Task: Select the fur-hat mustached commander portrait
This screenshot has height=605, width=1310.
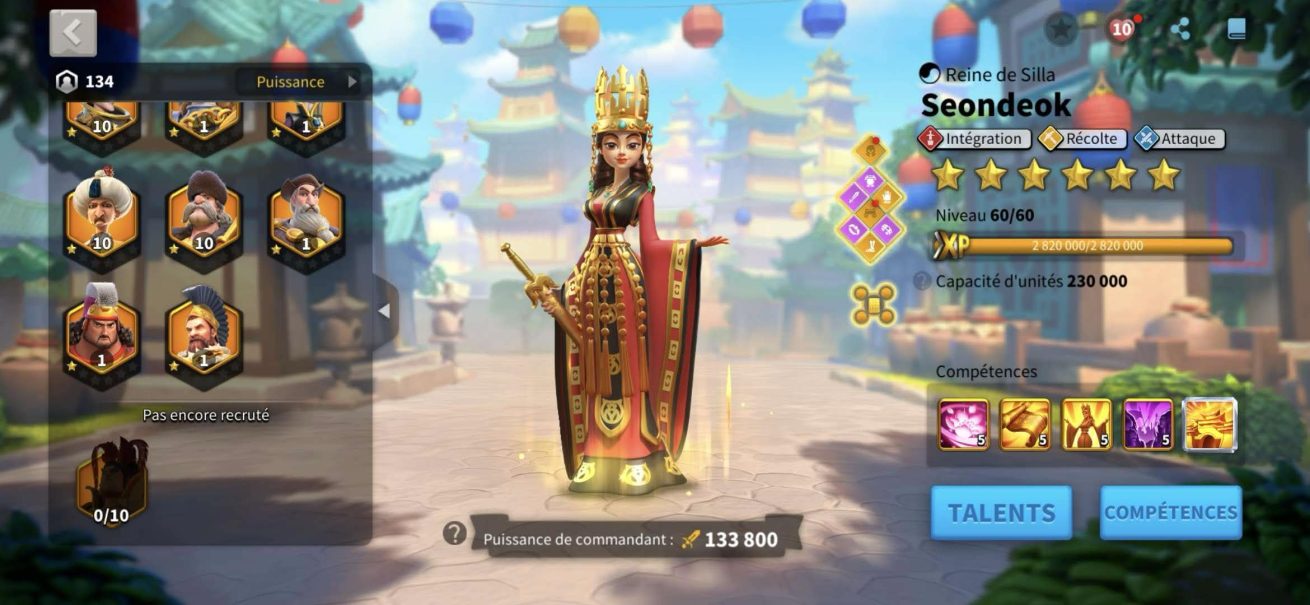Action: pyautogui.click(x=204, y=216)
